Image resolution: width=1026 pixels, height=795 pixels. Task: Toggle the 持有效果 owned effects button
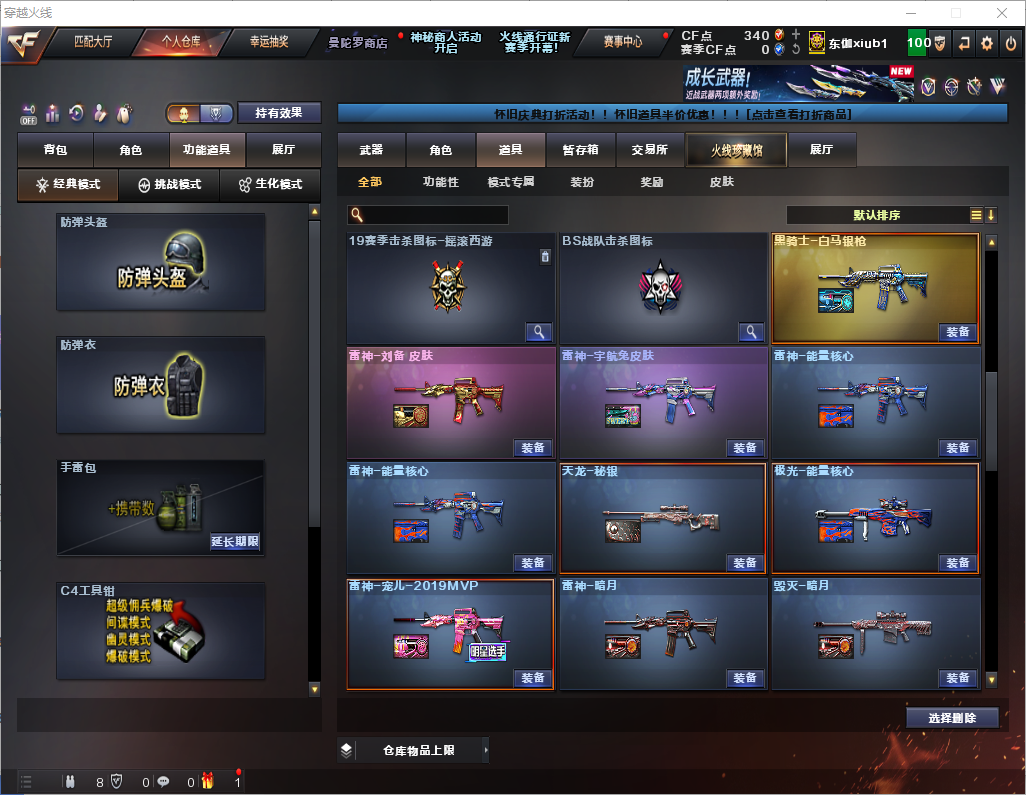coord(279,113)
